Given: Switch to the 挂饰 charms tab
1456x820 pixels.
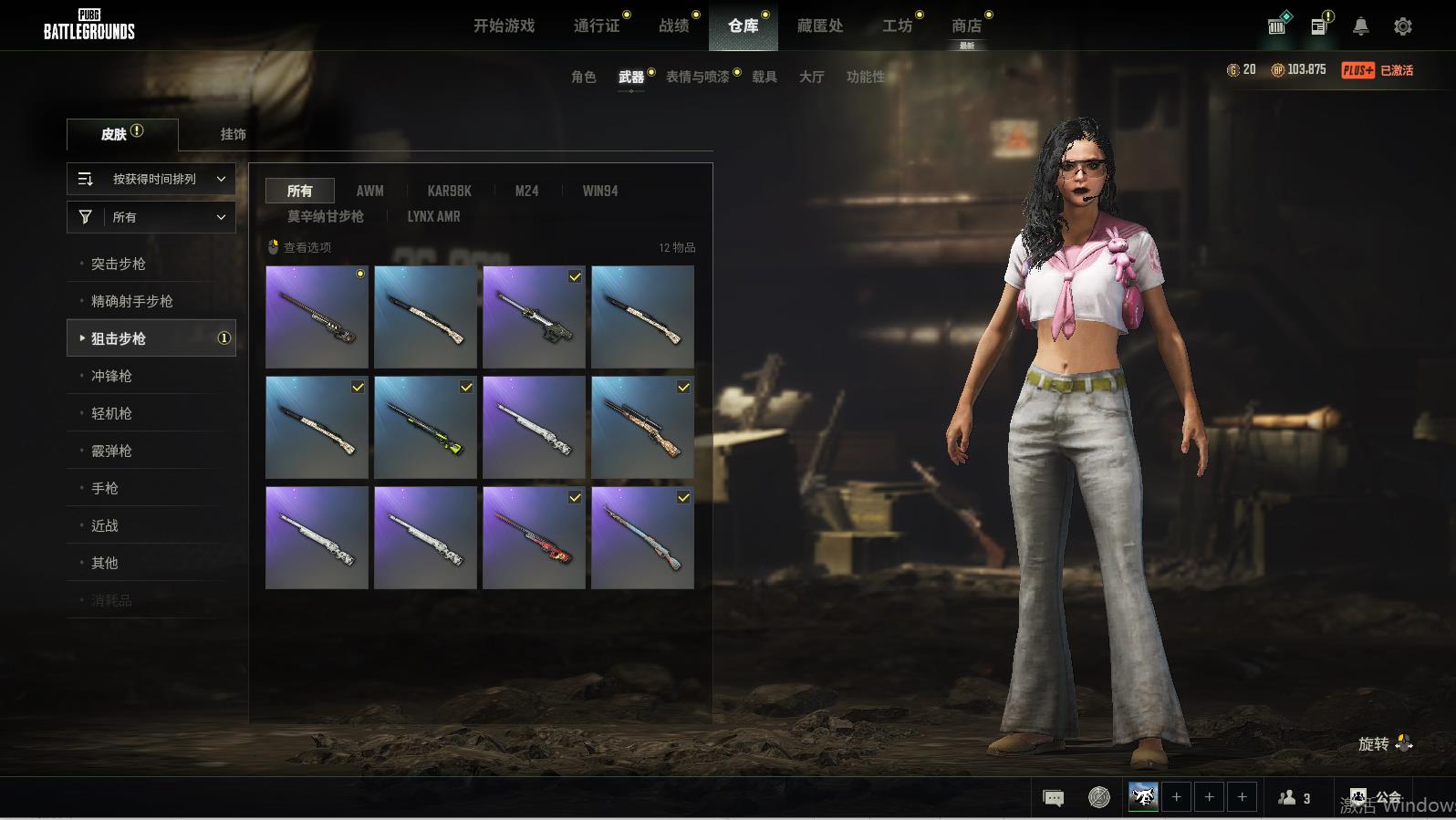Looking at the screenshot, I should click(x=233, y=134).
